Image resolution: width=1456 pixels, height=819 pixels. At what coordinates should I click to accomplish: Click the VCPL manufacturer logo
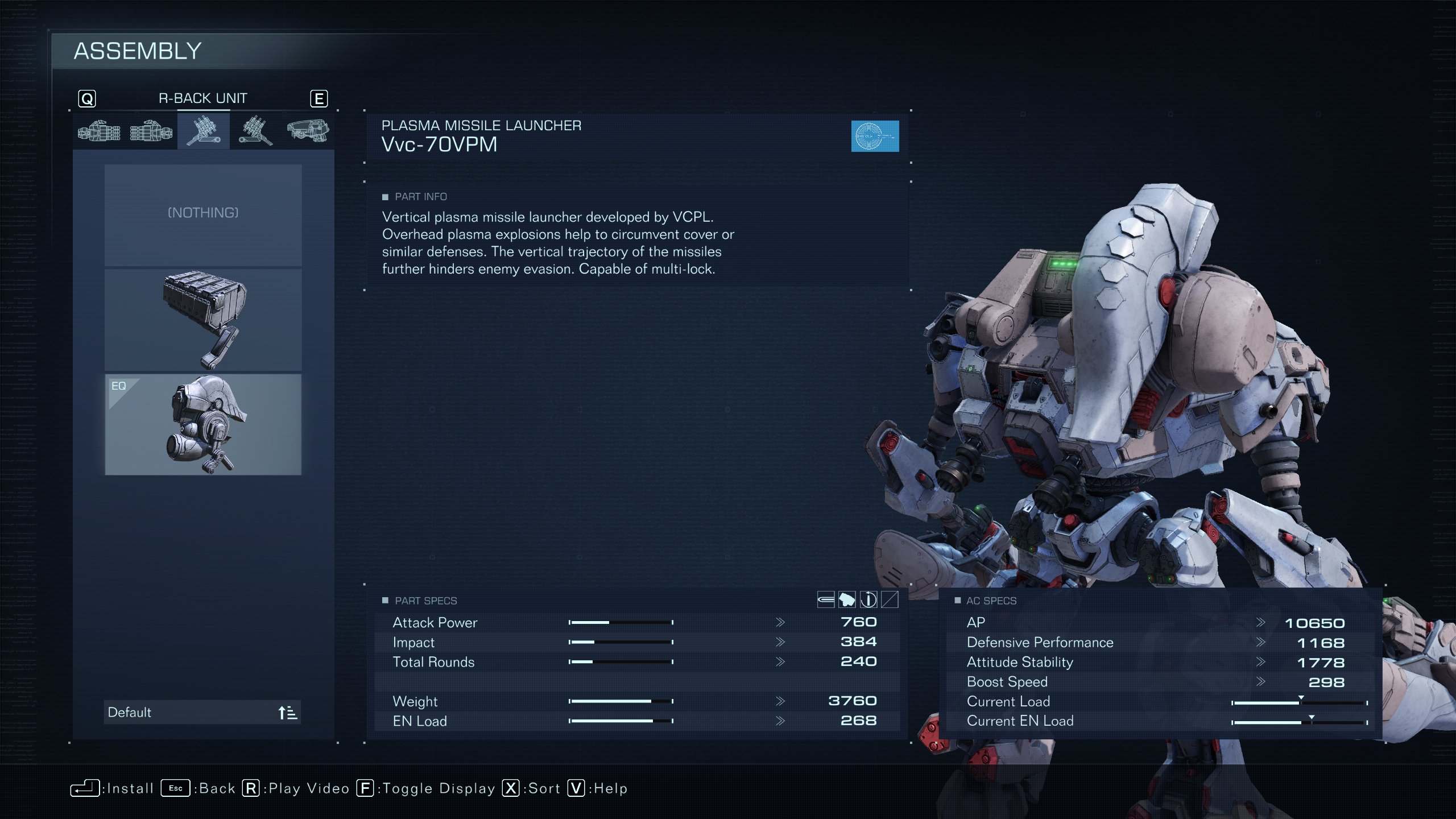pyautogui.click(x=875, y=136)
